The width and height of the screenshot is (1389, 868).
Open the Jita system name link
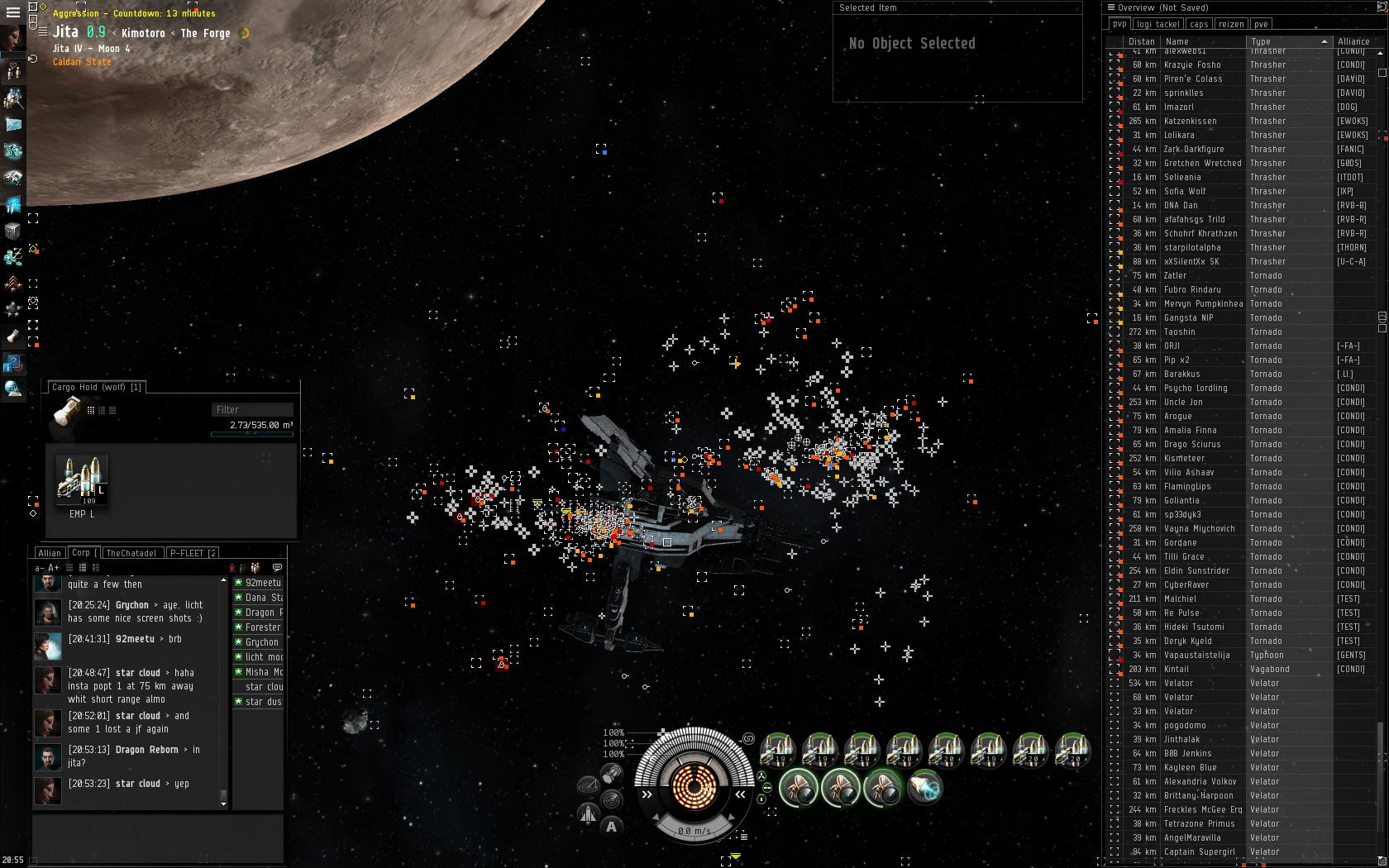65,32
